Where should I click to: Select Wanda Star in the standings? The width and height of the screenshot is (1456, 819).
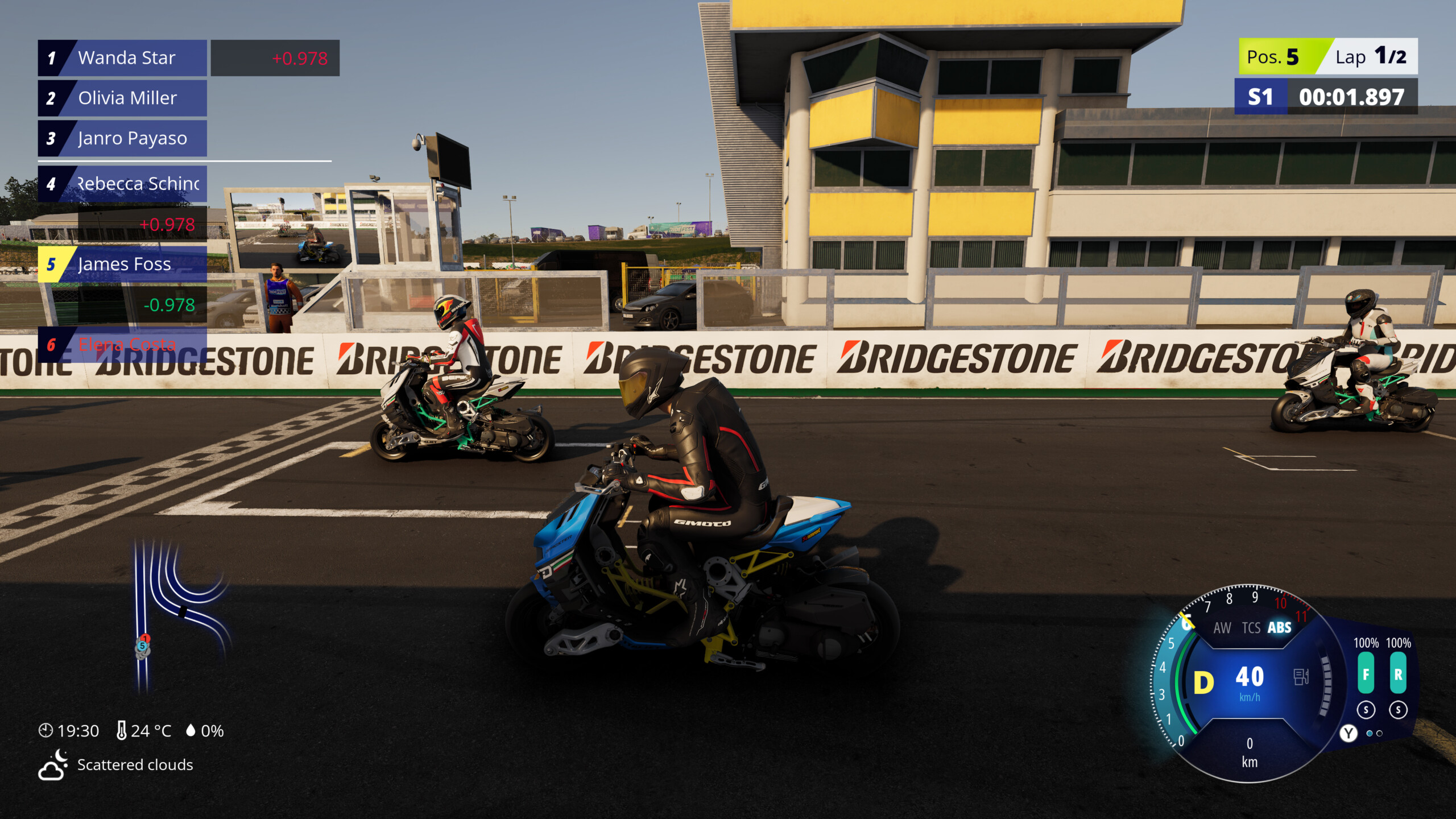122,58
